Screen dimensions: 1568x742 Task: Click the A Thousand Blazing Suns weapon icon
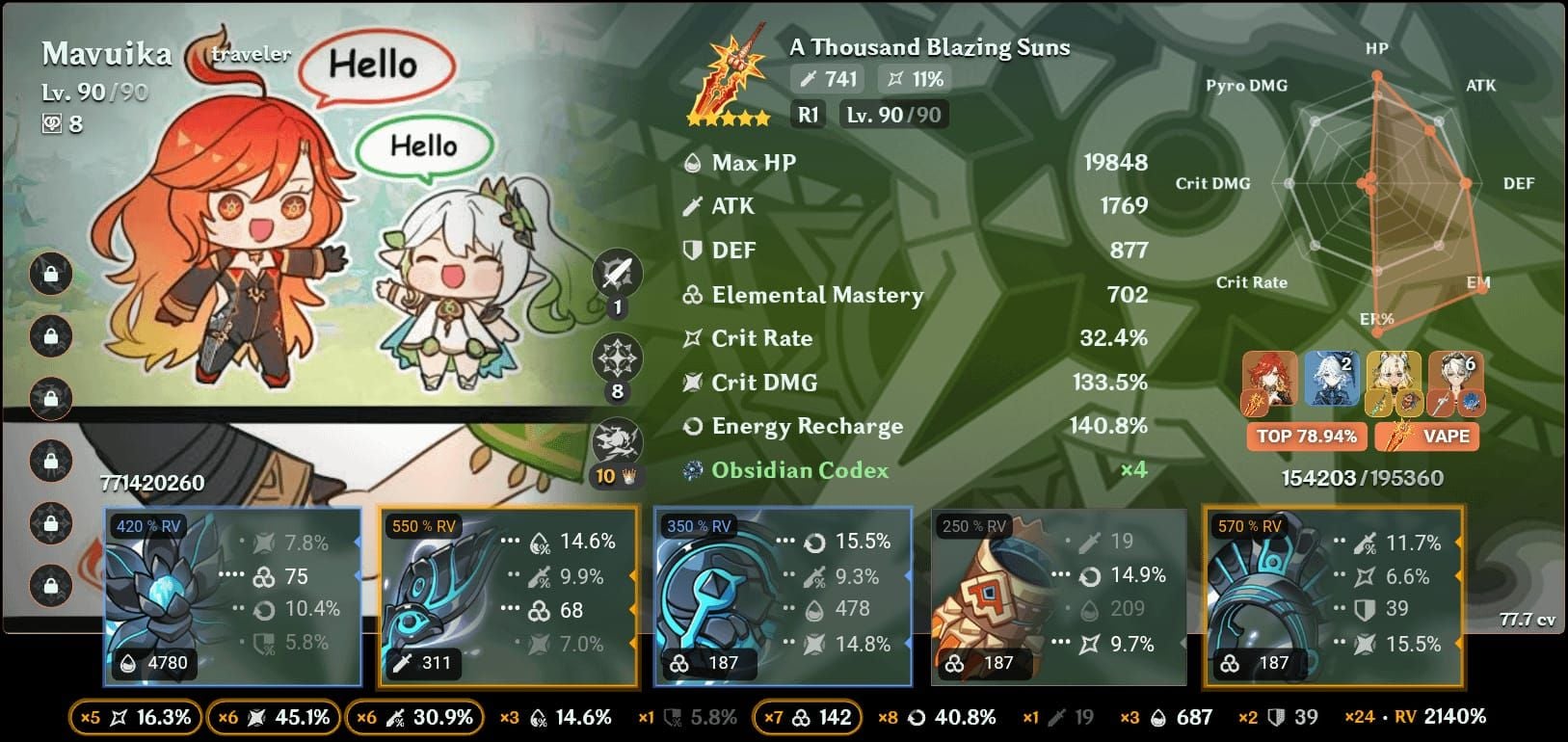pyautogui.click(x=731, y=82)
